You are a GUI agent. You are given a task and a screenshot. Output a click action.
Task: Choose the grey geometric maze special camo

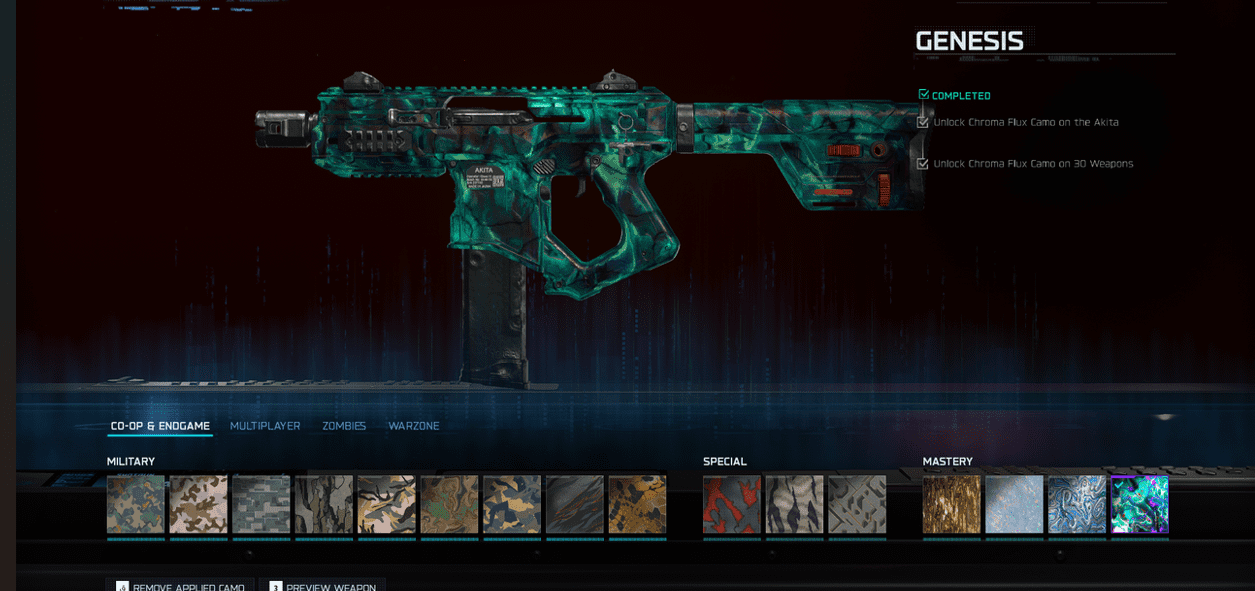pyautogui.click(x=857, y=504)
